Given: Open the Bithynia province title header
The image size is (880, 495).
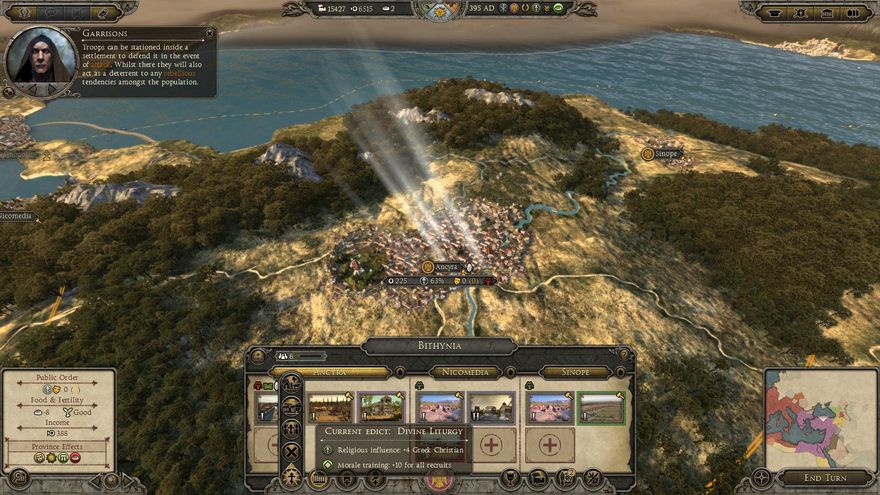Looking at the screenshot, I should [x=439, y=346].
